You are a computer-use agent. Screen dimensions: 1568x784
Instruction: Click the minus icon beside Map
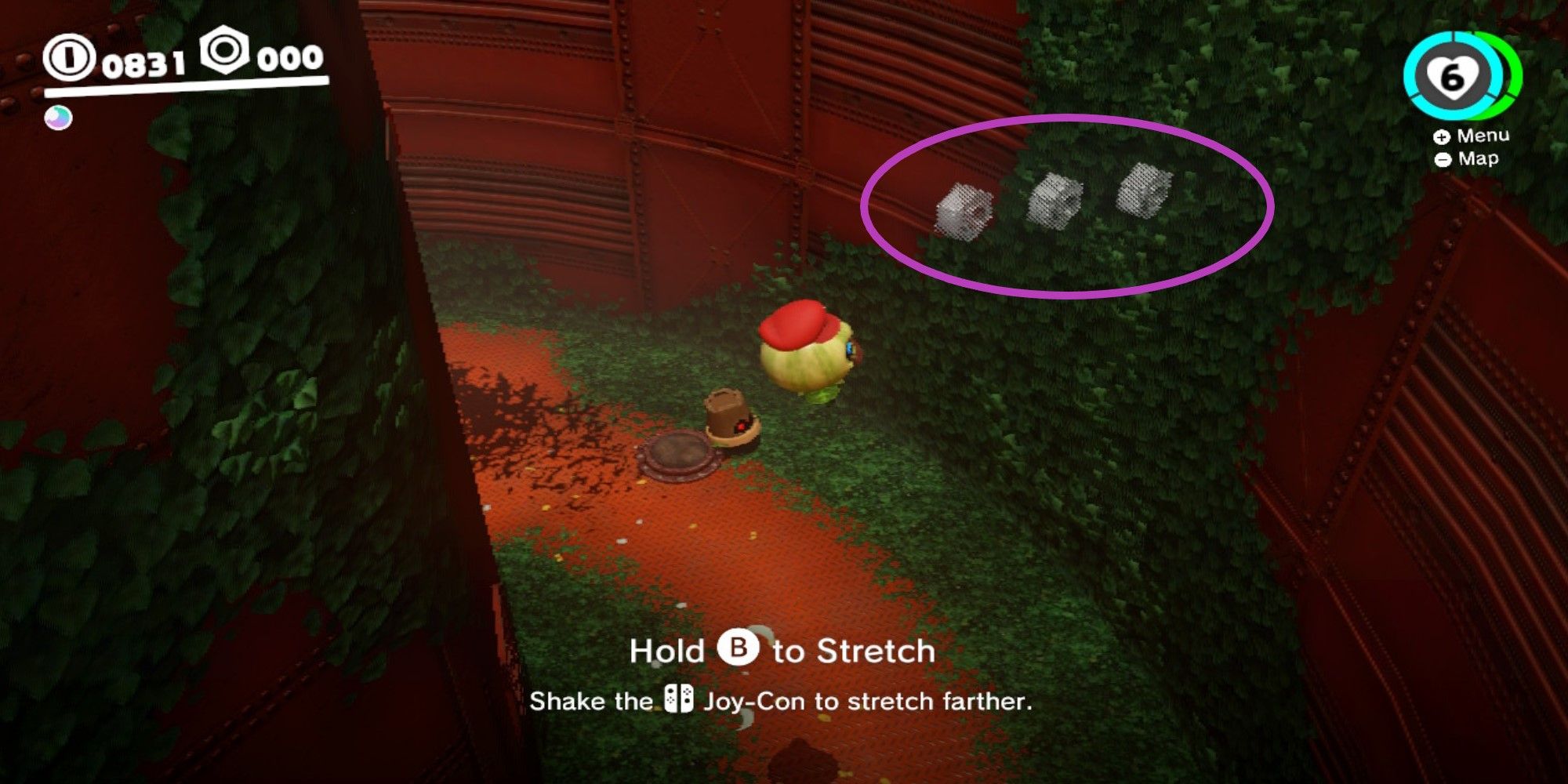1443,159
